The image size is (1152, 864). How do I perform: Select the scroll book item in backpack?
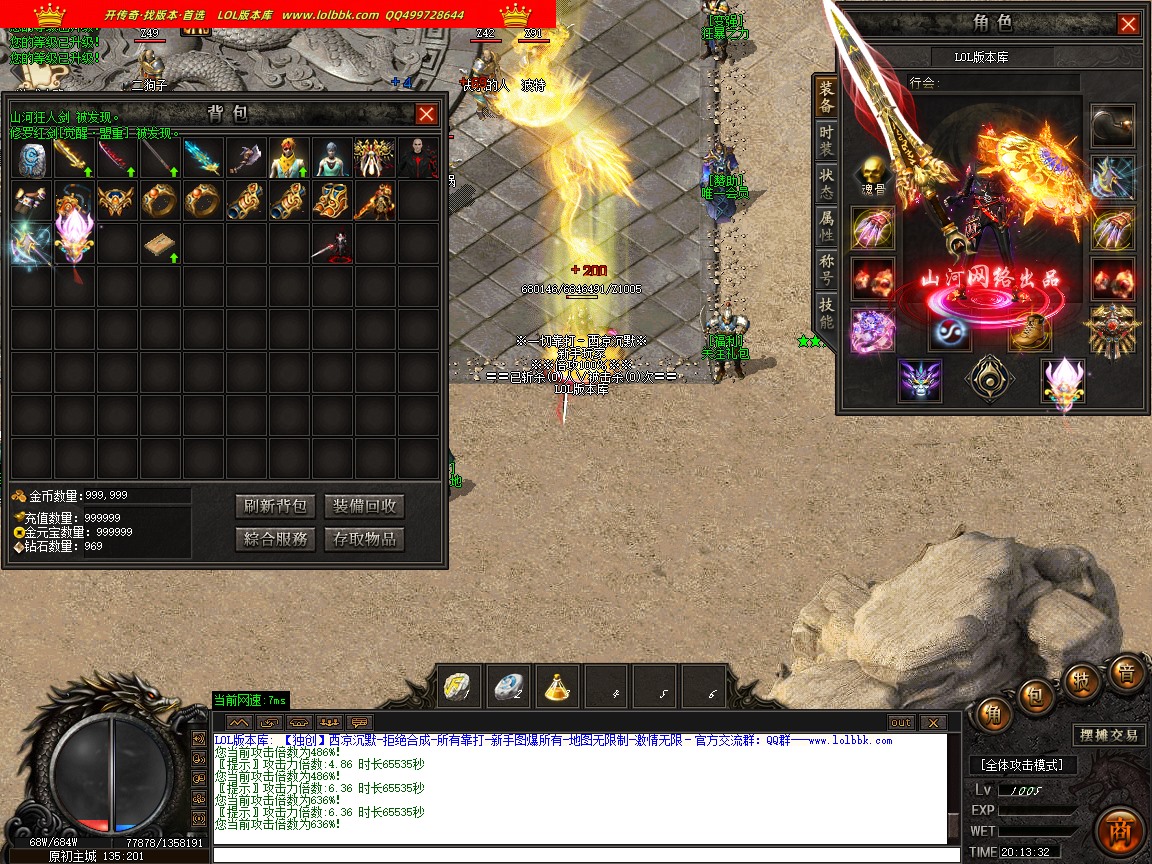(x=160, y=245)
